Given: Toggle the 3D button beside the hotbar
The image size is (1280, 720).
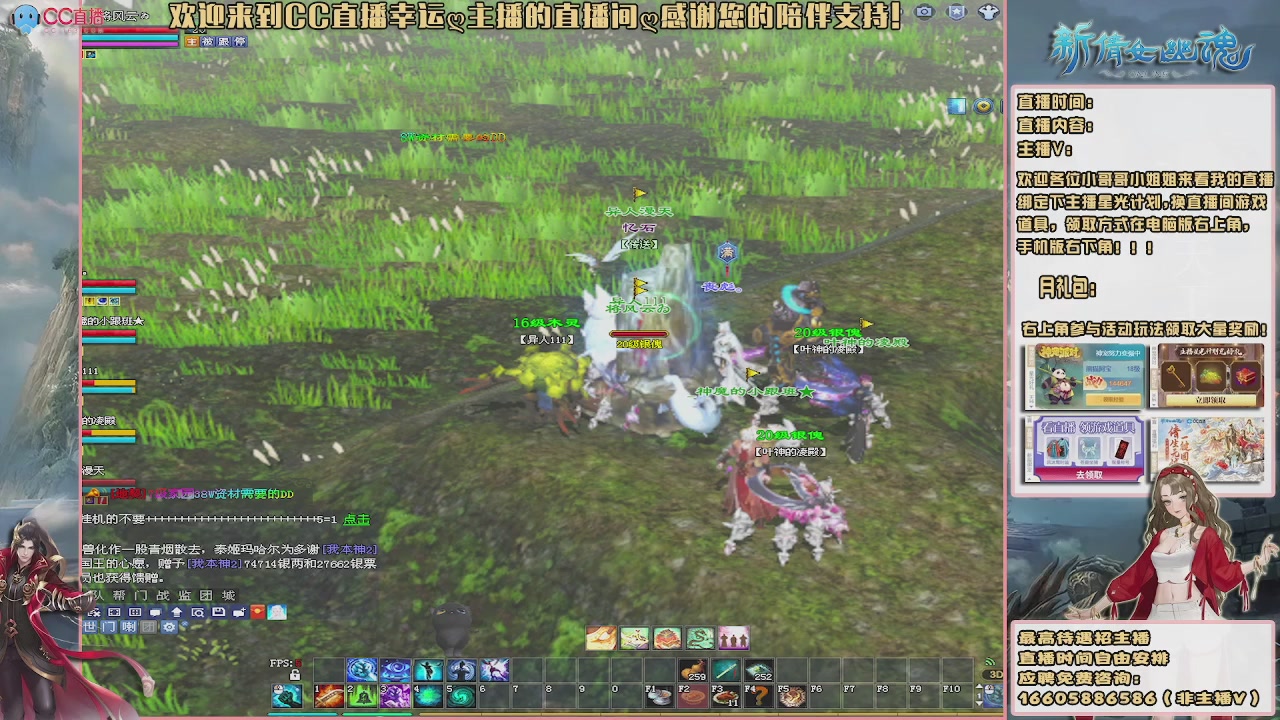Looking at the screenshot, I should click(x=994, y=674).
